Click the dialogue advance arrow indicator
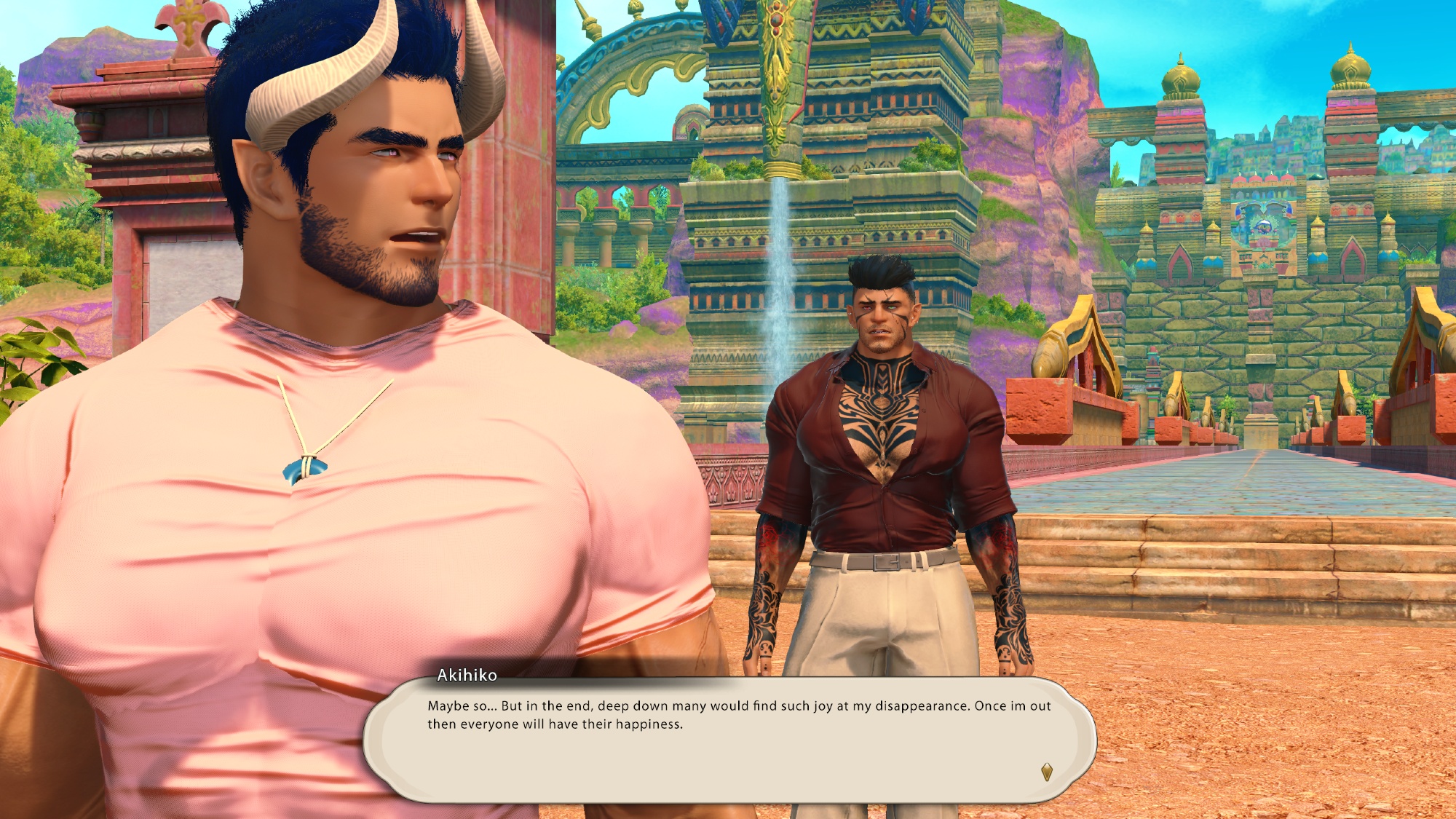1456x819 pixels. tap(1047, 772)
